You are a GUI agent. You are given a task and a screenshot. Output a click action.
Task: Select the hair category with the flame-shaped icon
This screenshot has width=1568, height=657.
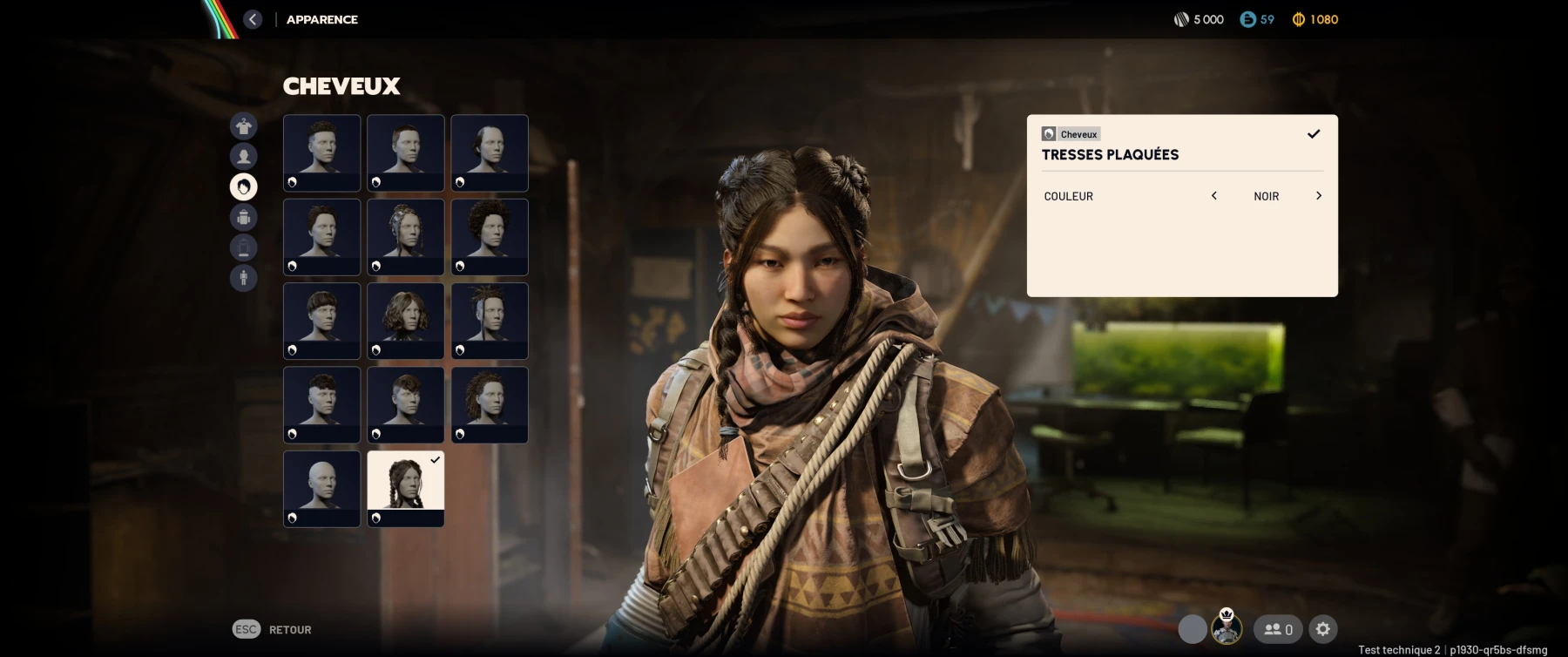[244, 186]
